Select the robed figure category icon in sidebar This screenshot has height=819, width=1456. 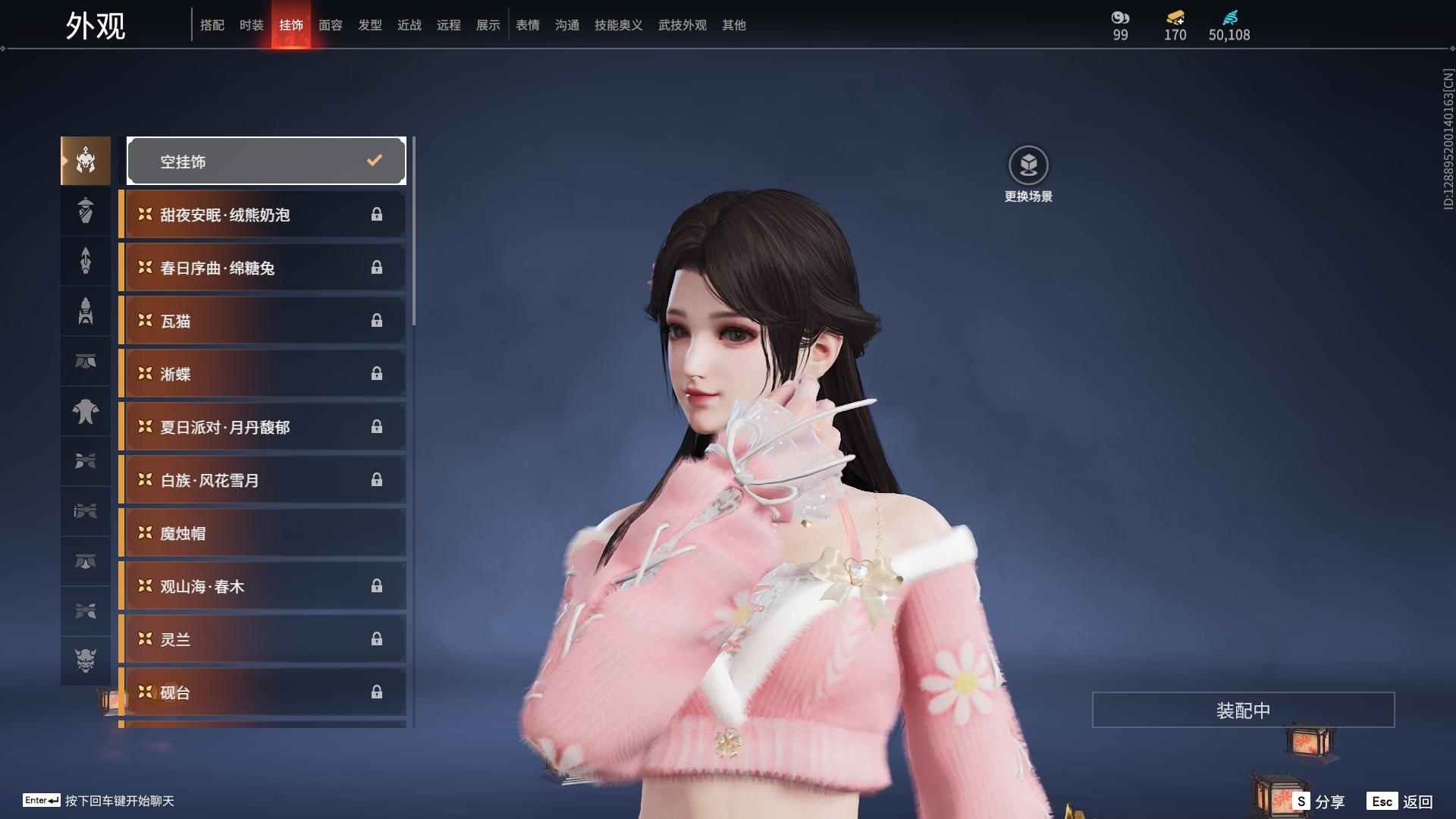(85, 211)
